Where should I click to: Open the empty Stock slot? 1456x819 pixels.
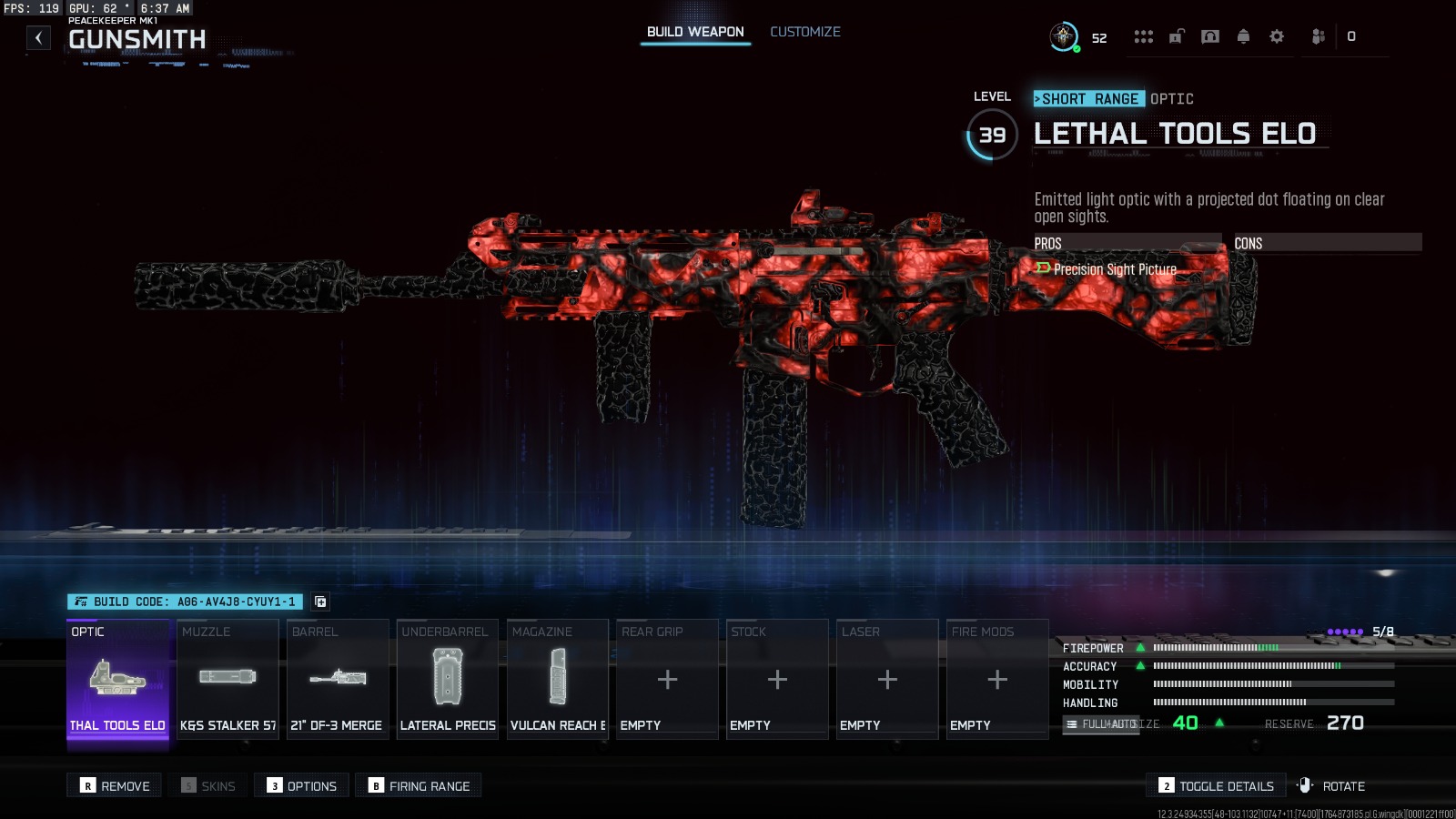point(777,679)
